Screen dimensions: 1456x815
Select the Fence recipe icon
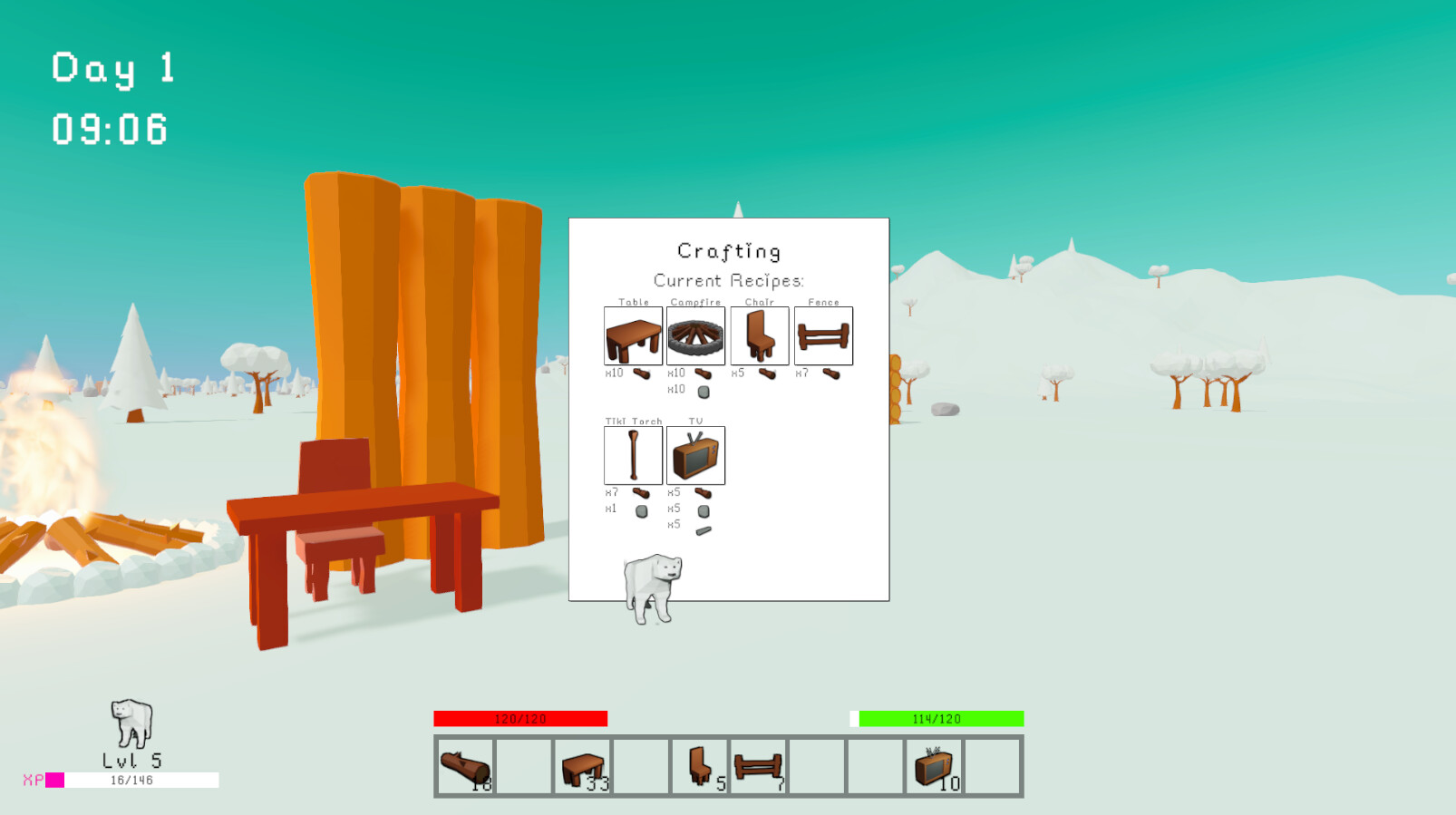coord(822,335)
